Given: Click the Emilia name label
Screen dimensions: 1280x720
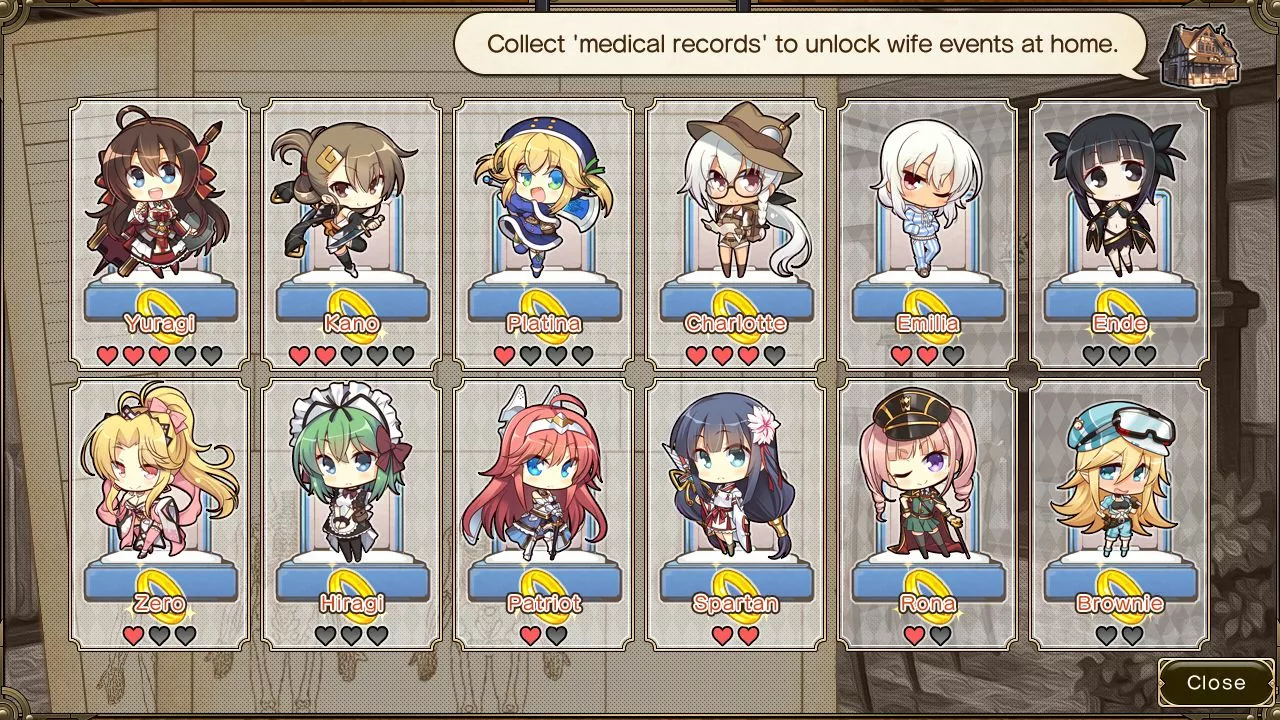Looking at the screenshot, I should click(926, 323).
